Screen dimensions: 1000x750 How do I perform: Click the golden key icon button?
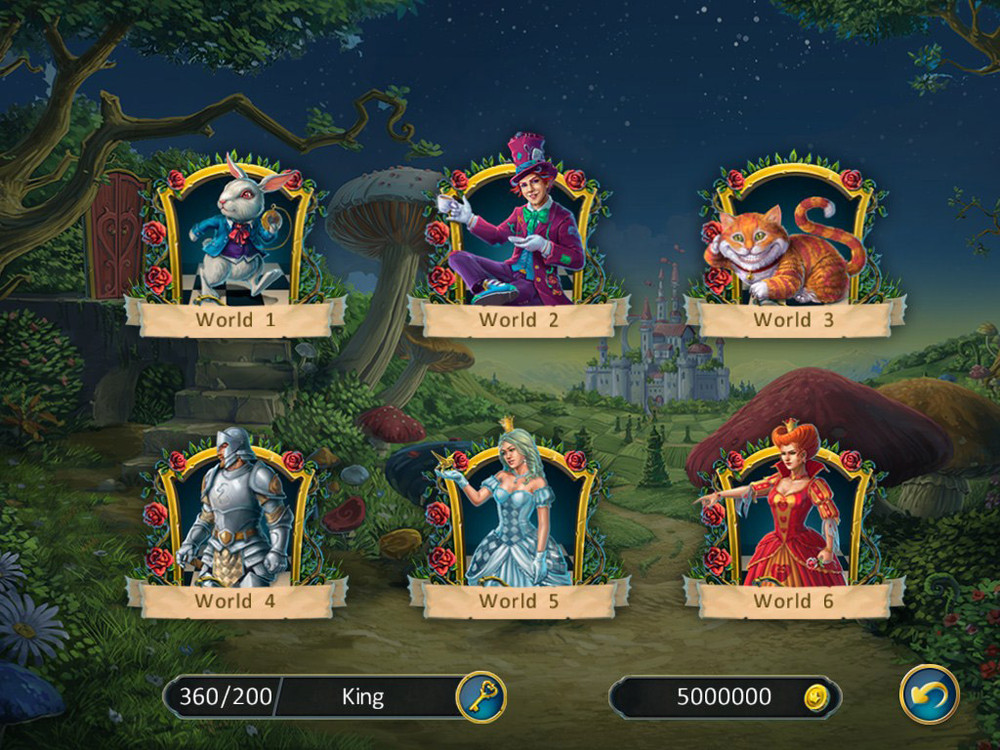[x=480, y=696]
